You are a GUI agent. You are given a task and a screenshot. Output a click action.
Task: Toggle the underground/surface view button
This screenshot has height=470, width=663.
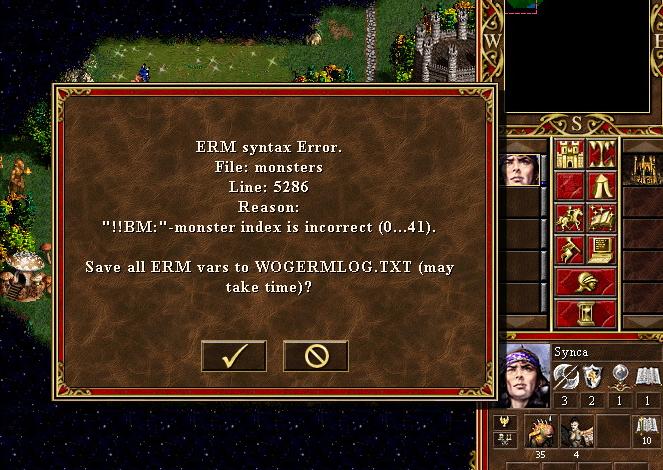(602, 154)
